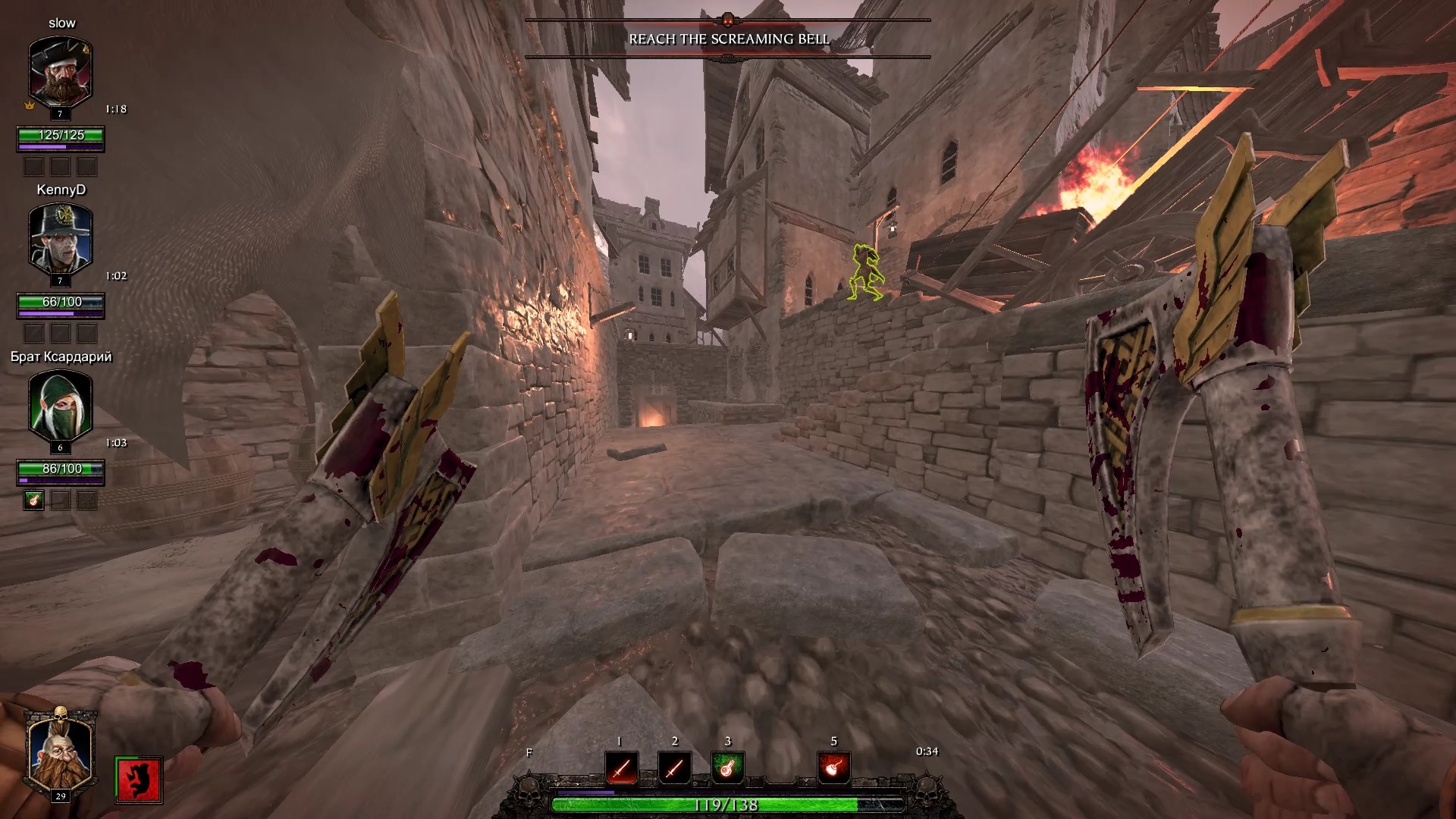Screen dimensions: 1456x819
Task: Select your own dwarf slayer portrait
Action: pyautogui.click(x=60, y=752)
